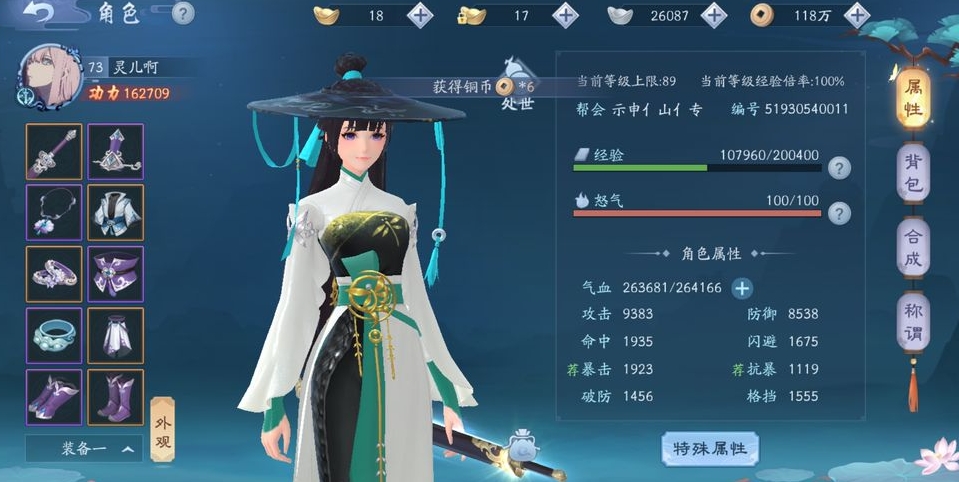This screenshot has height=482, width=959.
Task: Add more gold ingots with plus button
Action: [421, 16]
